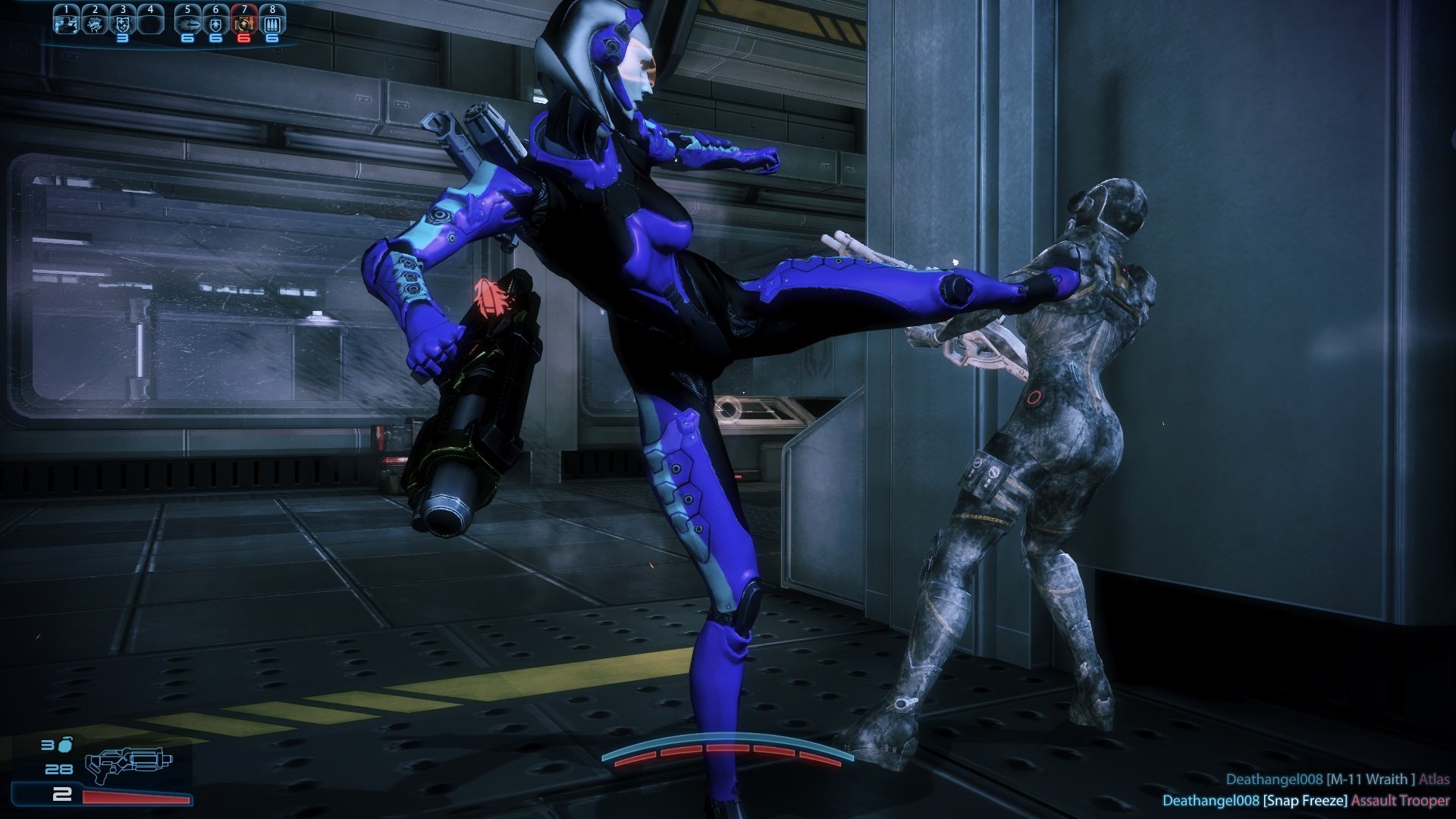Activate the red-highlighted power in slot 7
Screen dimensions: 1456x819
(x=244, y=23)
